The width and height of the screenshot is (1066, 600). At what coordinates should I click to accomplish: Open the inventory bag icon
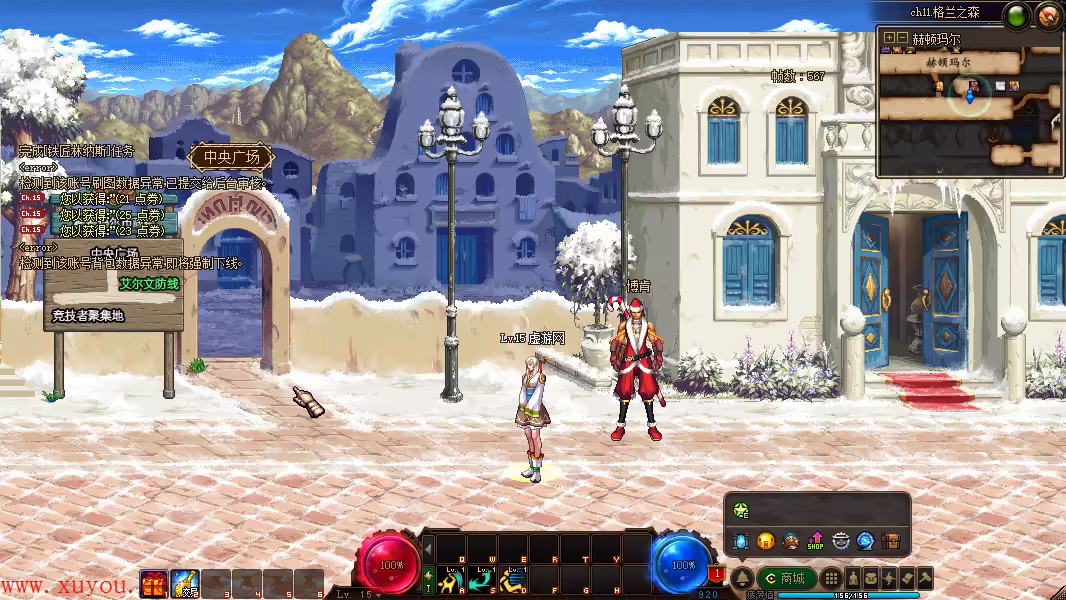pos(871,578)
